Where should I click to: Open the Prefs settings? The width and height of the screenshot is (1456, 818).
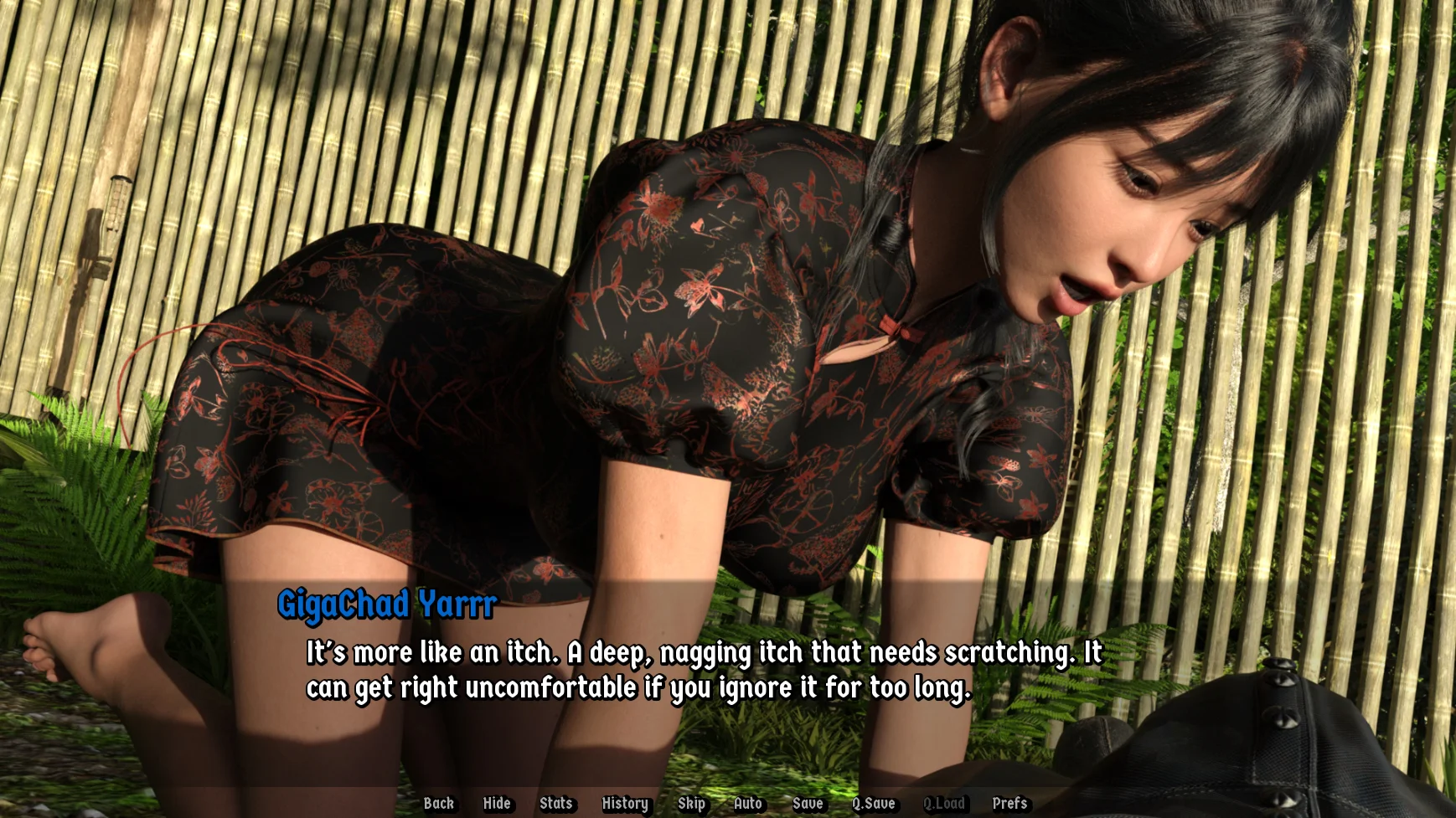[x=1009, y=804]
